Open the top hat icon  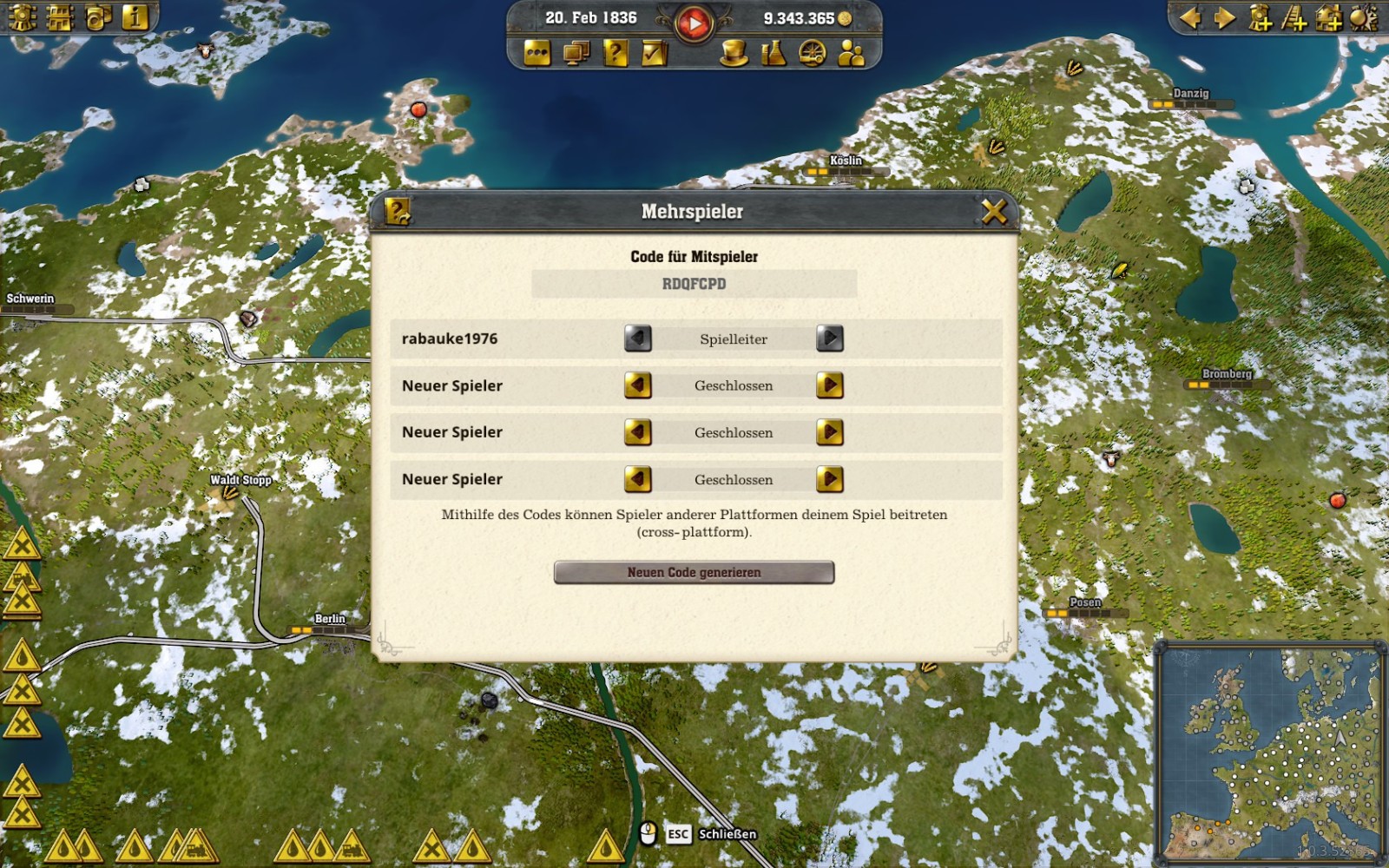pyautogui.click(x=734, y=54)
